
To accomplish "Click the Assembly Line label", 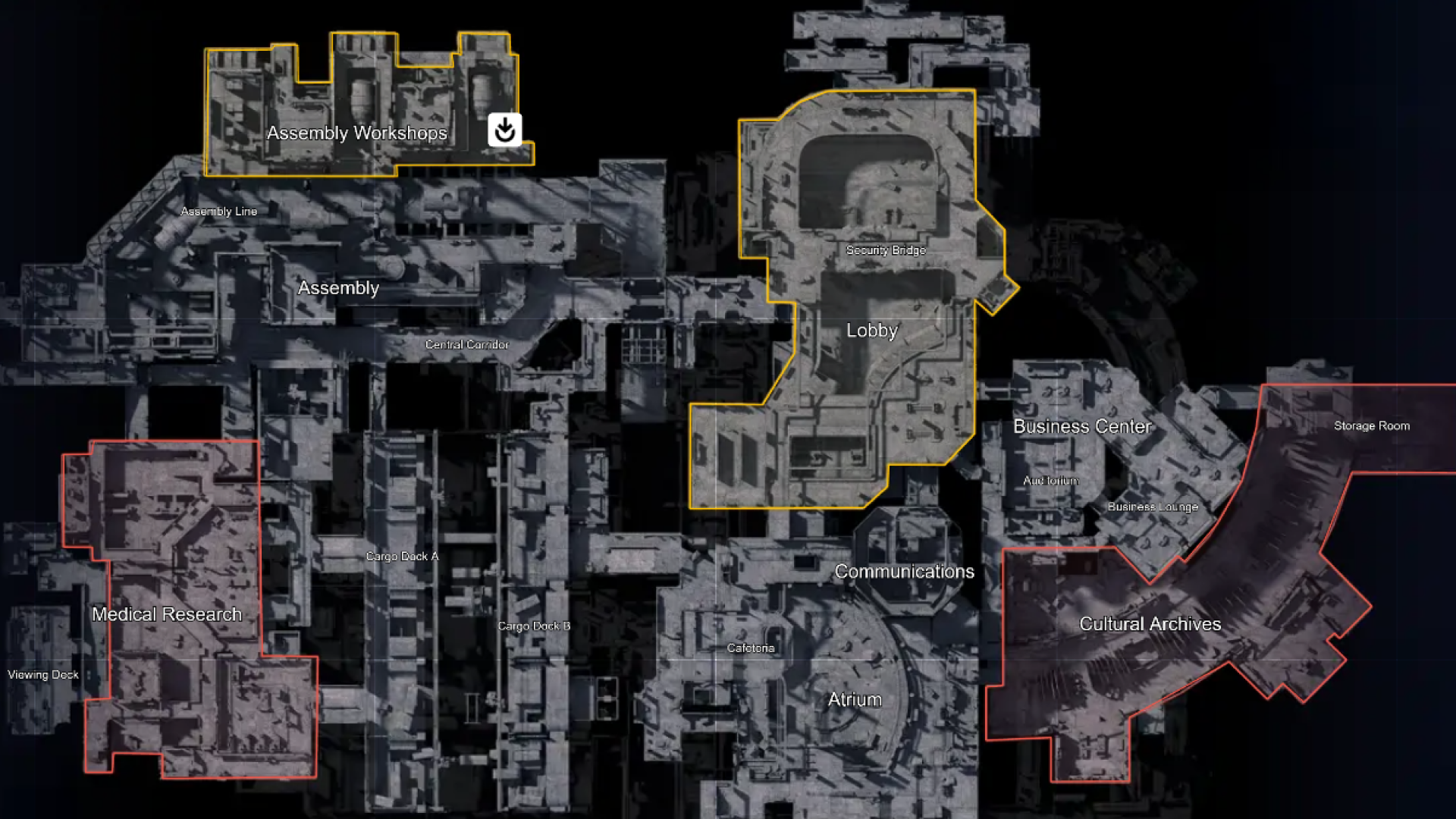I will 219,211.
